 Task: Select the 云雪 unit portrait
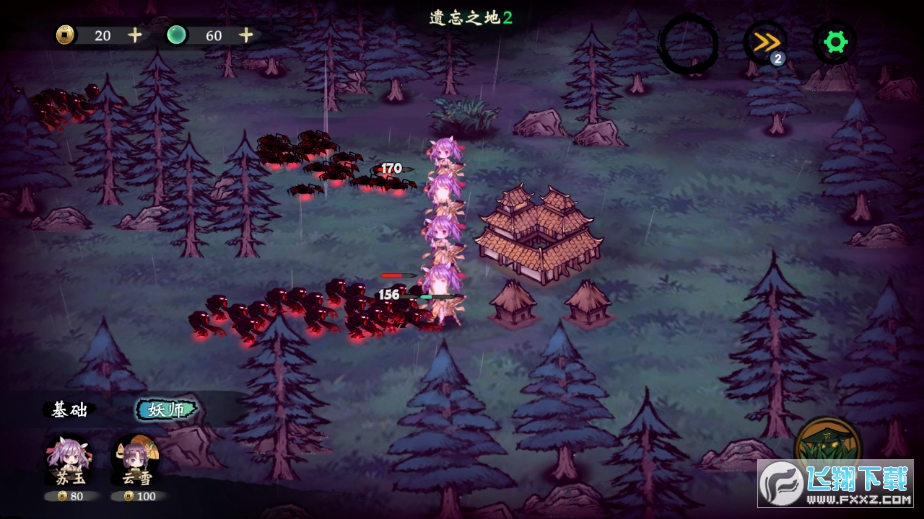point(135,459)
